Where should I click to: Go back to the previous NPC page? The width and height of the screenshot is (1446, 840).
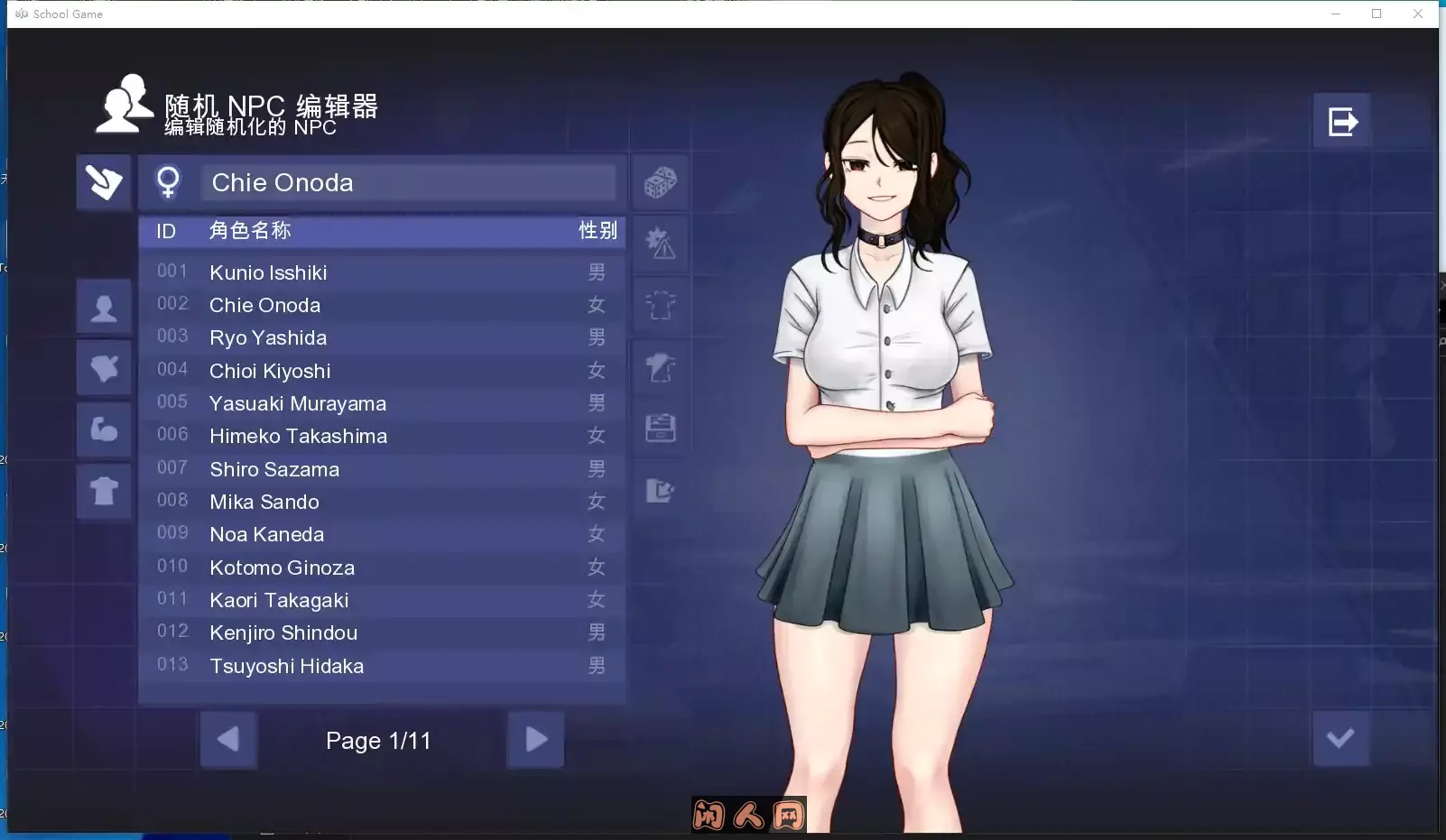pos(228,740)
